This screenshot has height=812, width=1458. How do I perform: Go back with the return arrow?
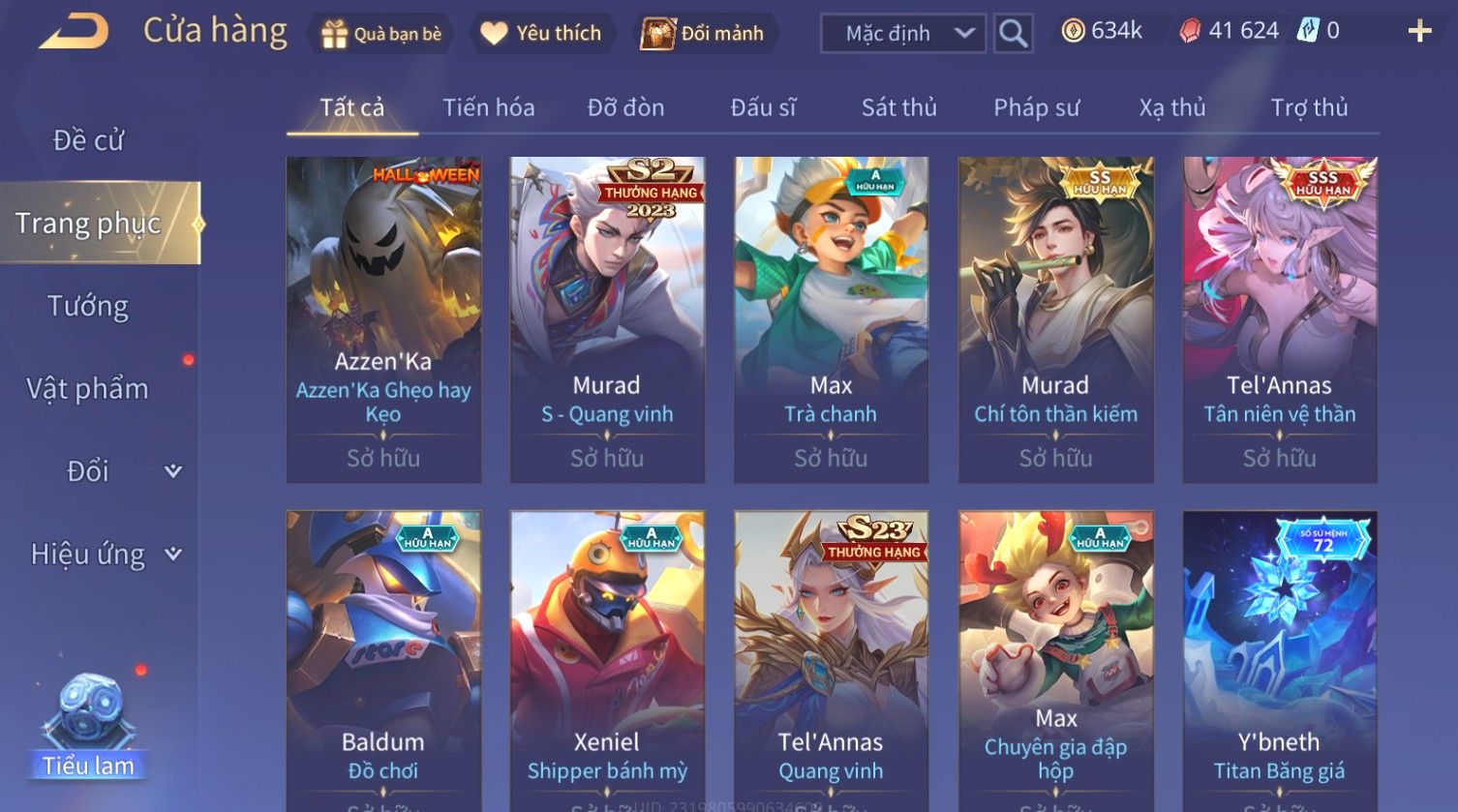[x=74, y=32]
